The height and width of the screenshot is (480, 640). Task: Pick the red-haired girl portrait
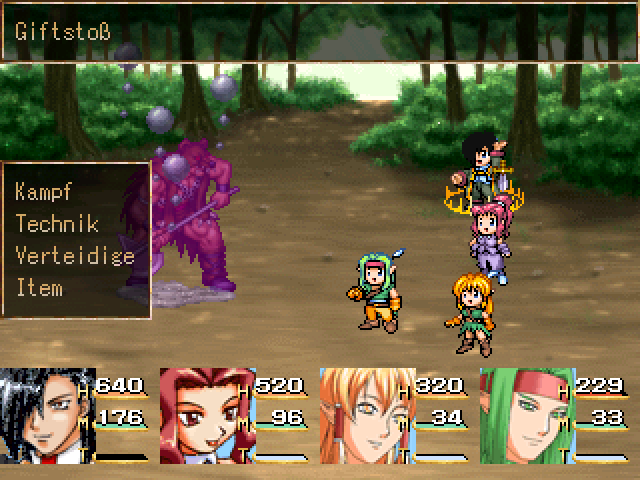point(206,417)
